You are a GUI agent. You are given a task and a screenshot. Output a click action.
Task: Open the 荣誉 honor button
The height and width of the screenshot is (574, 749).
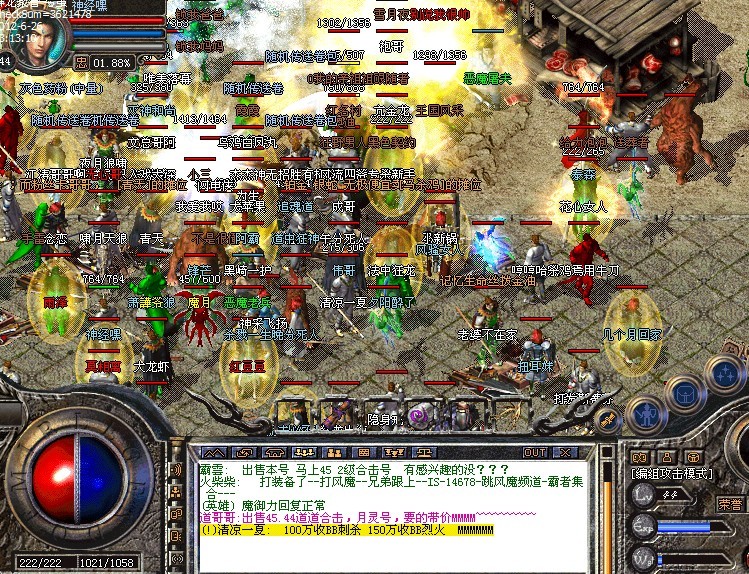coord(729,505)
